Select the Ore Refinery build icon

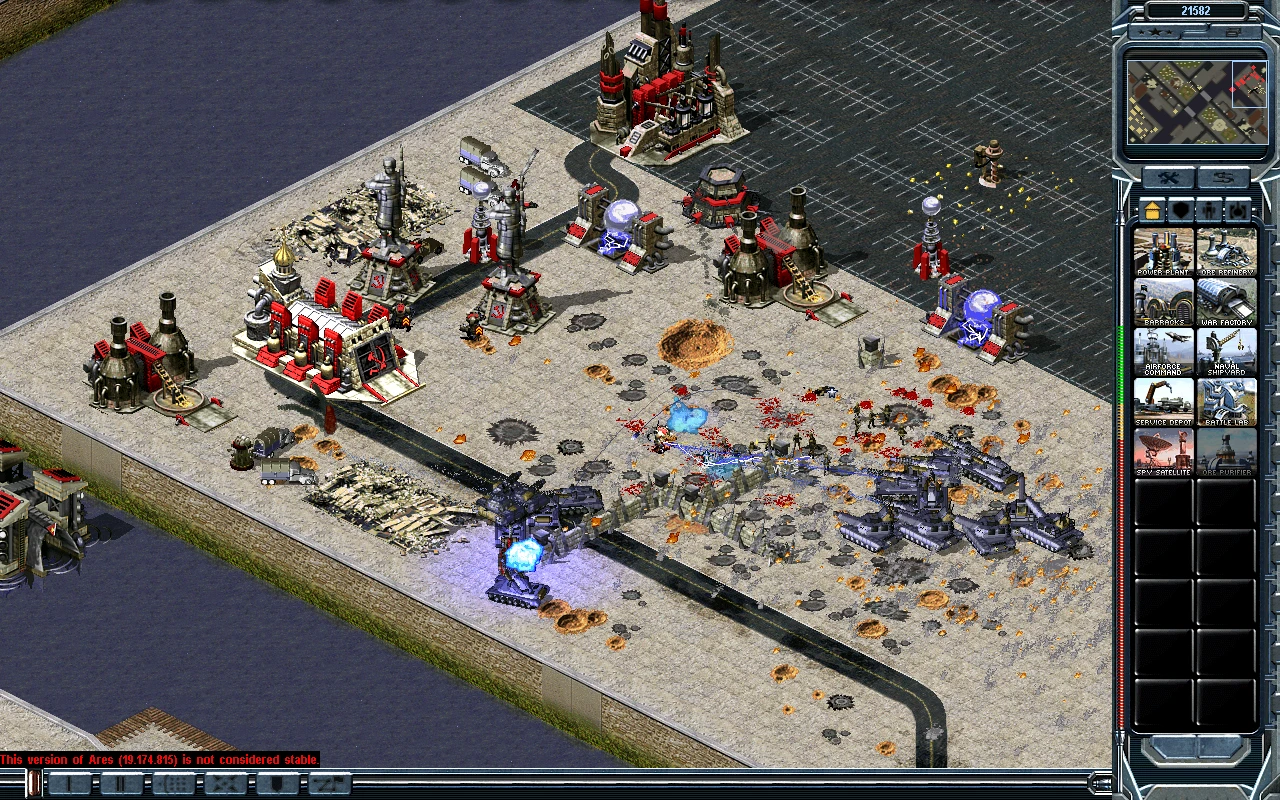pos(1226,252)
